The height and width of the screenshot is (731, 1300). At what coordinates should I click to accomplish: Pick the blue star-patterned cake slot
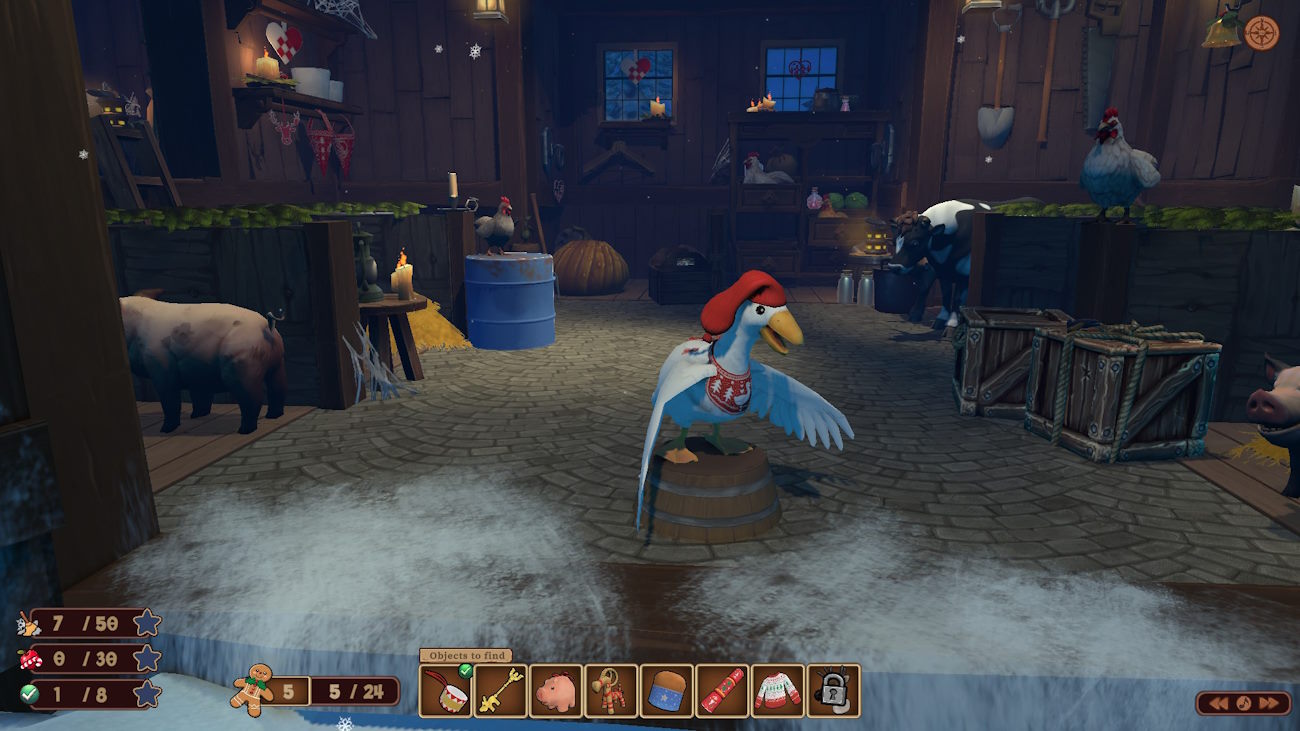pyautogui.click(x=666, y=691)
